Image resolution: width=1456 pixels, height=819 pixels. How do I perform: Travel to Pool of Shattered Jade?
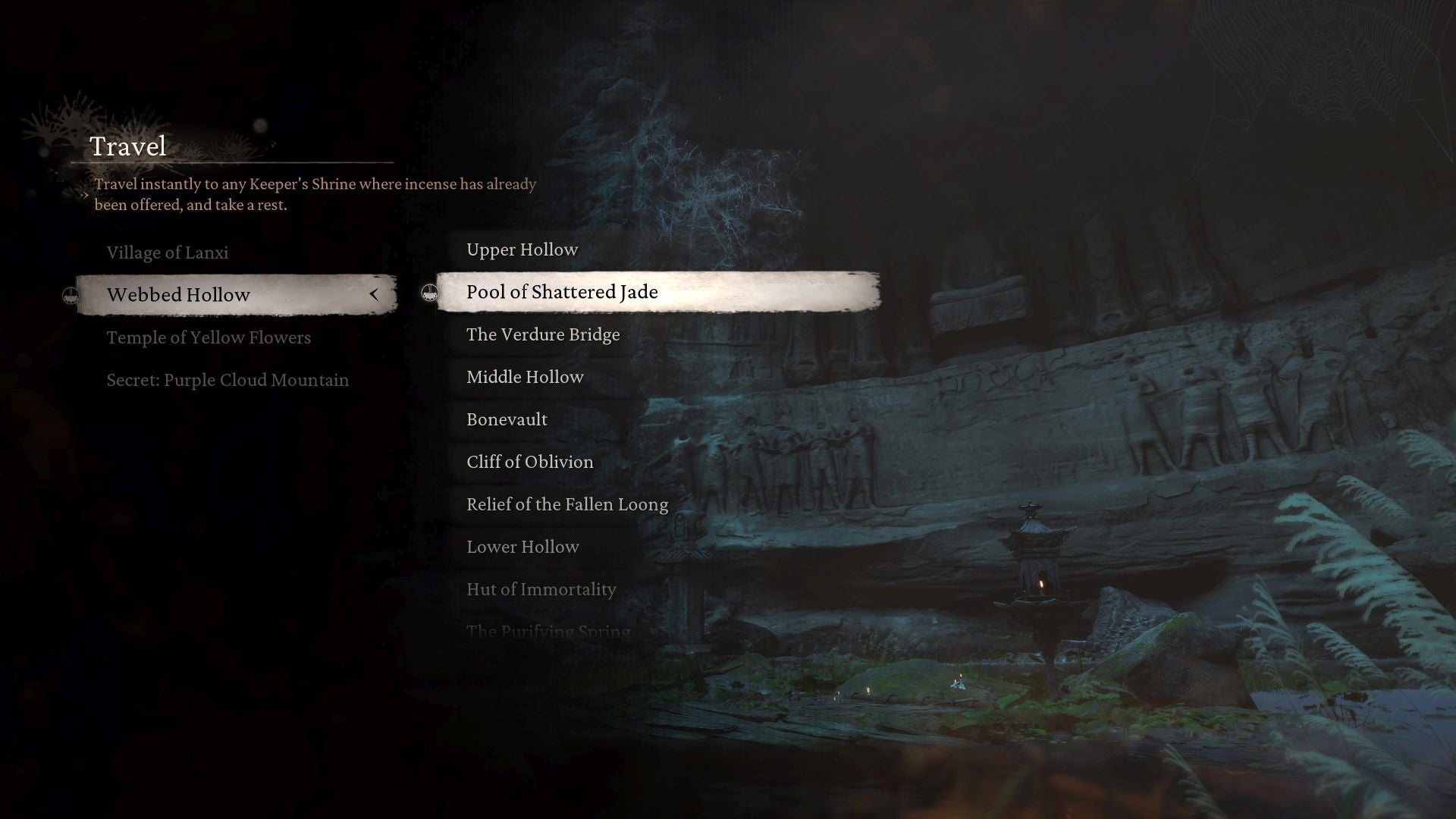point(562,292)
